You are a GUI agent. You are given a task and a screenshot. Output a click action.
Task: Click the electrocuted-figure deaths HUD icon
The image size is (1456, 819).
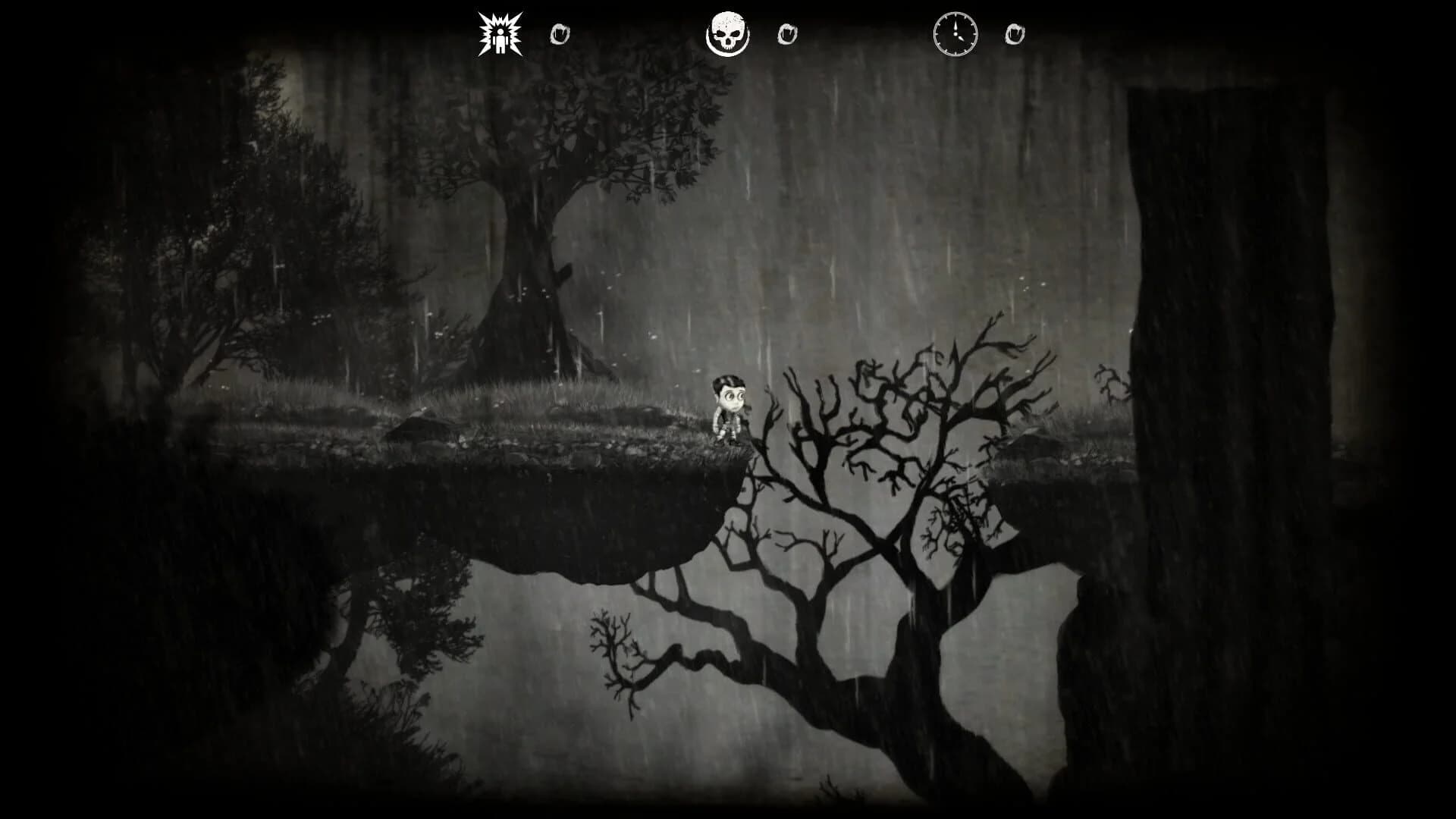pyautogui.click(x=500, y=33)
